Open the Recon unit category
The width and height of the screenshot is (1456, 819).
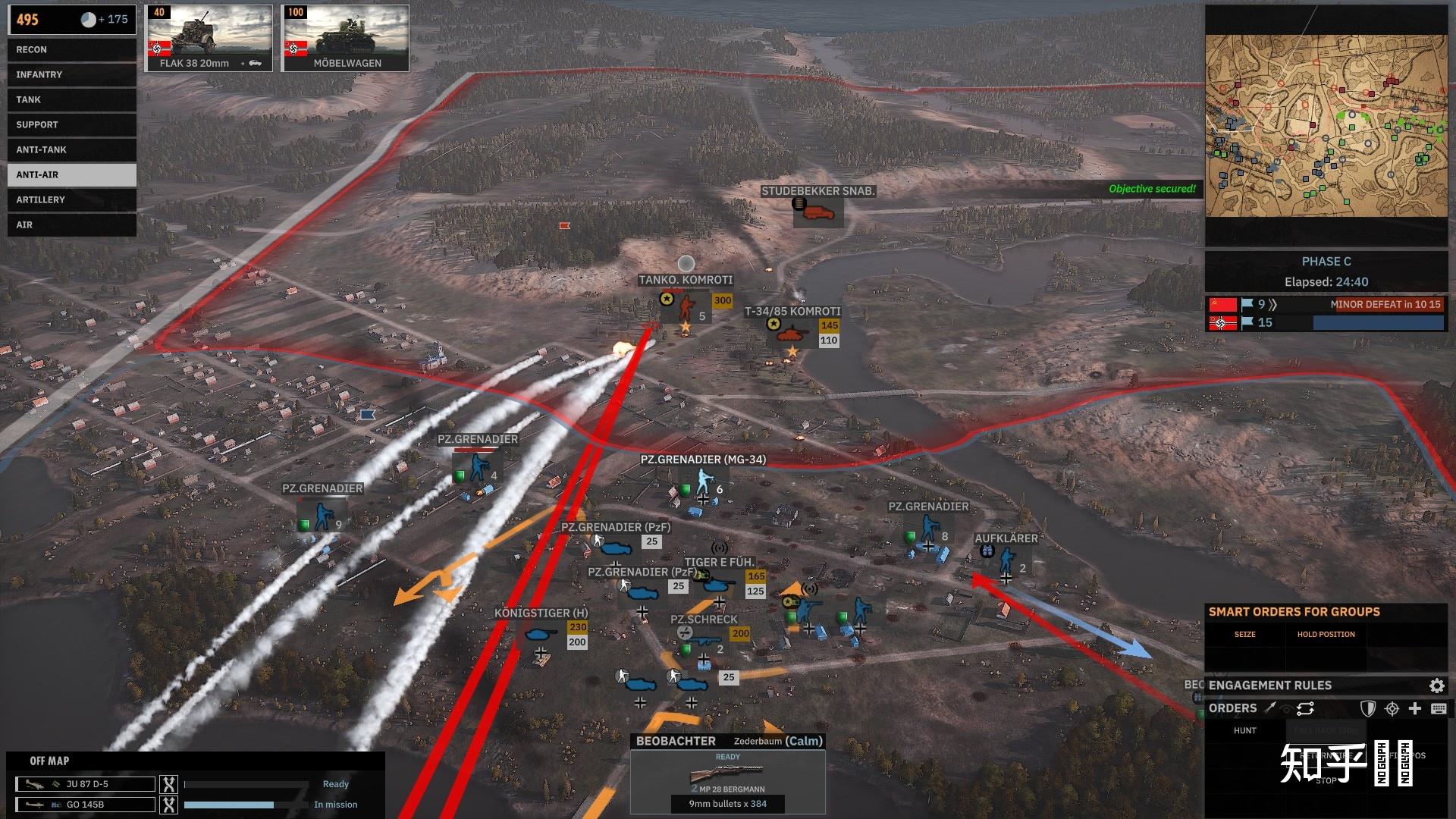[71, 50]
